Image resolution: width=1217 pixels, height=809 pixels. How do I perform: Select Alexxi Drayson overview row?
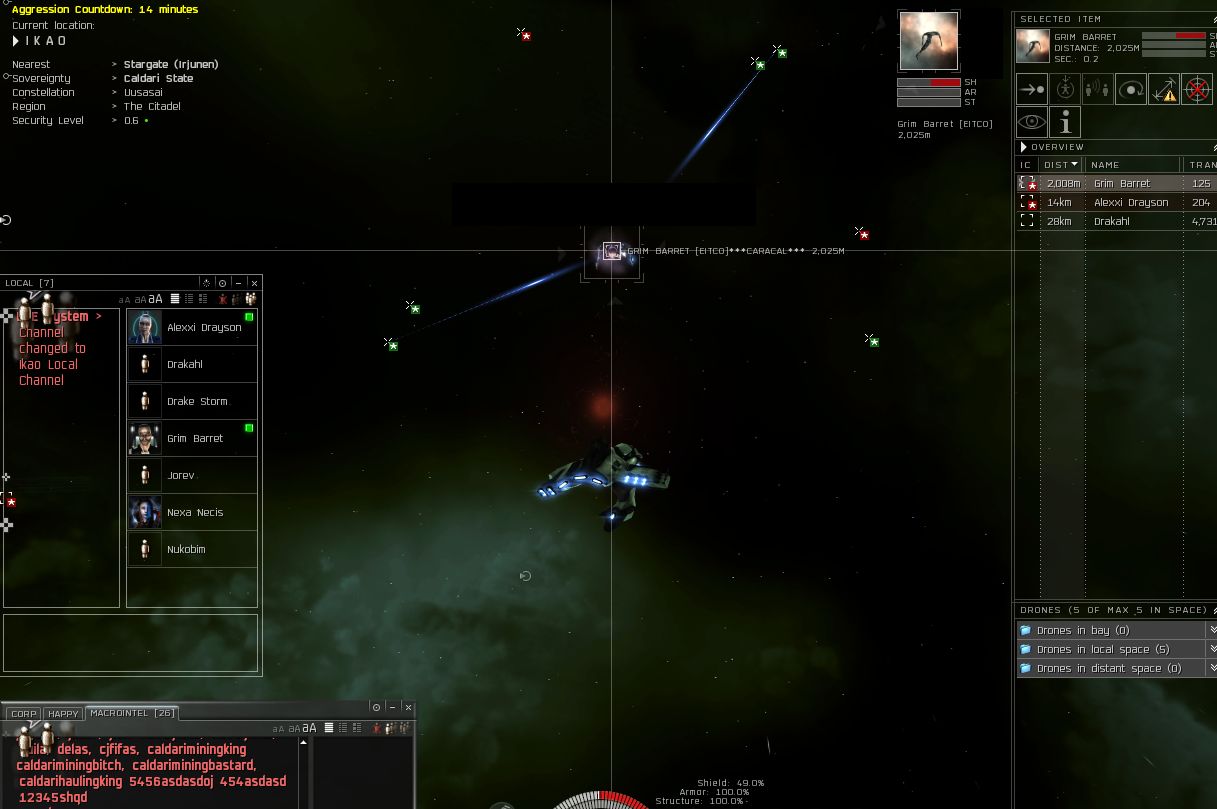tap(1130, 203)
